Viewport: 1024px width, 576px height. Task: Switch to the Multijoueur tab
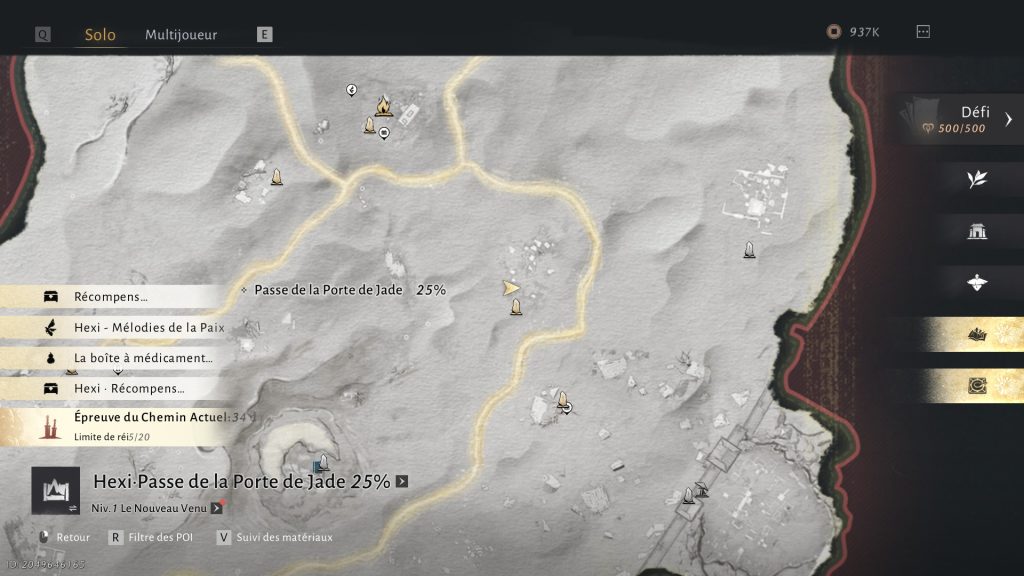(181, 35)
